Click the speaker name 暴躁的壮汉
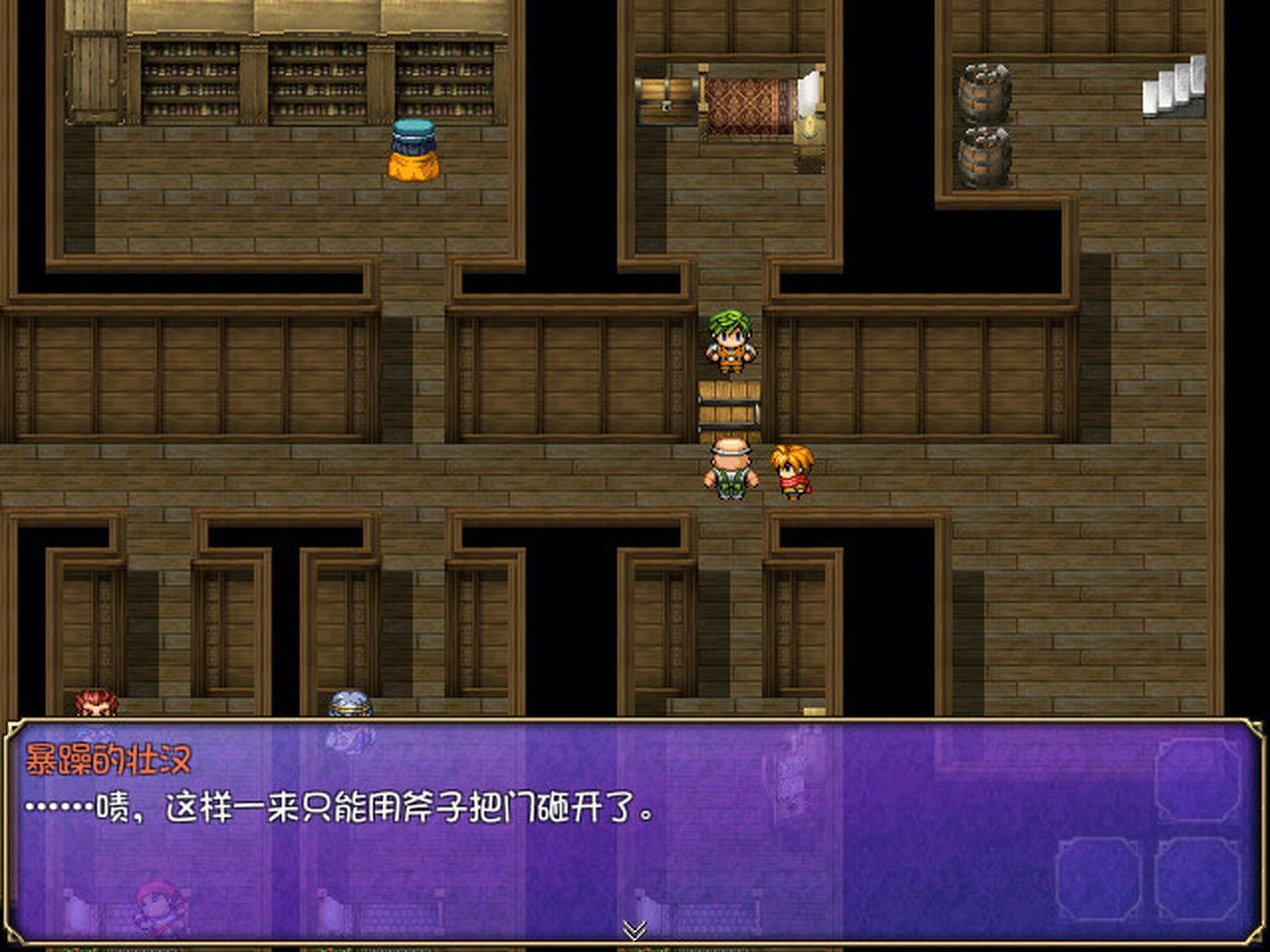Screen dimensions: 1270x952 coord(107,758)
